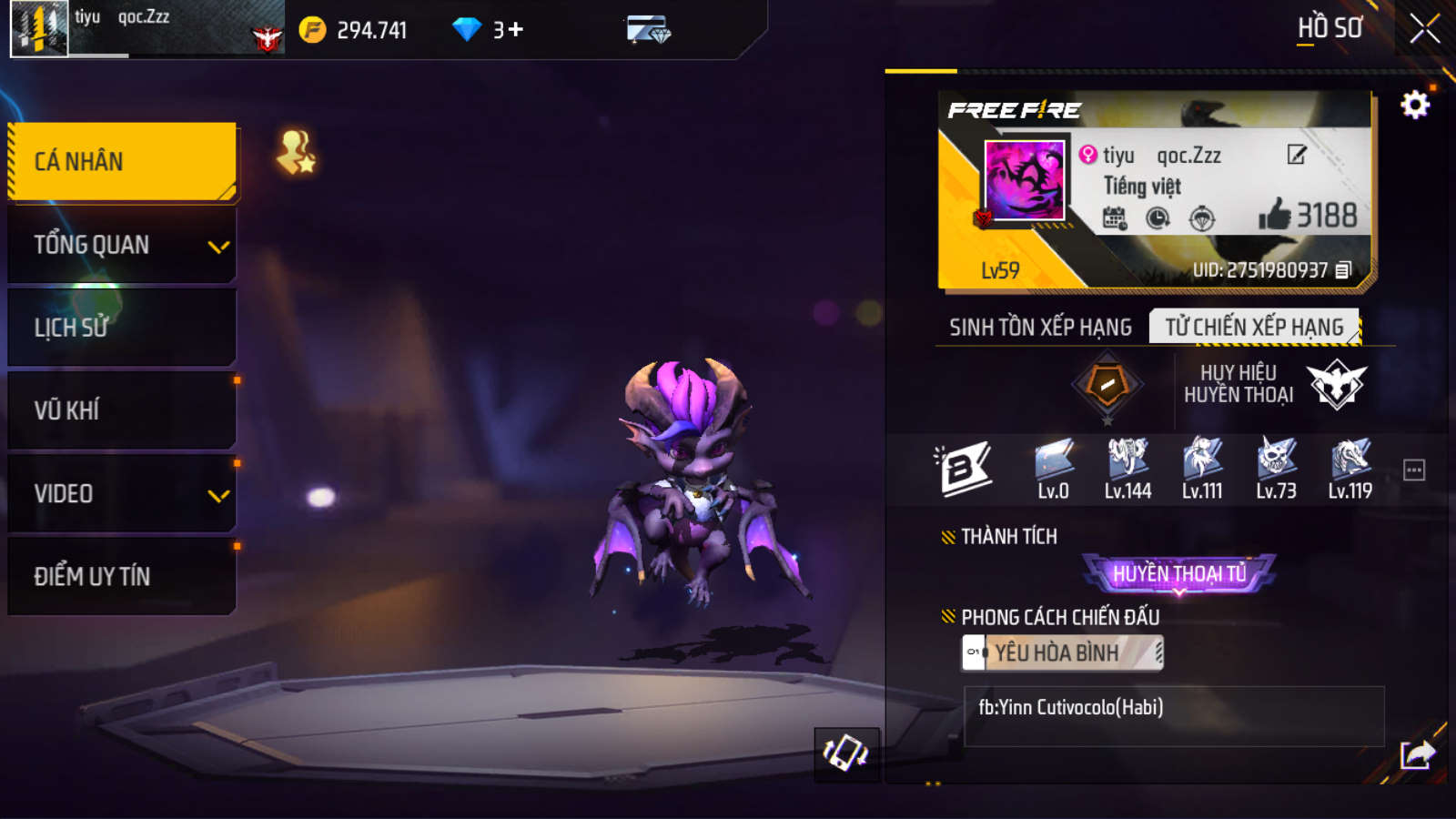Open the friend star icon
The width and height of the screenshot is (1456, 819).
(x=297, y=153)
